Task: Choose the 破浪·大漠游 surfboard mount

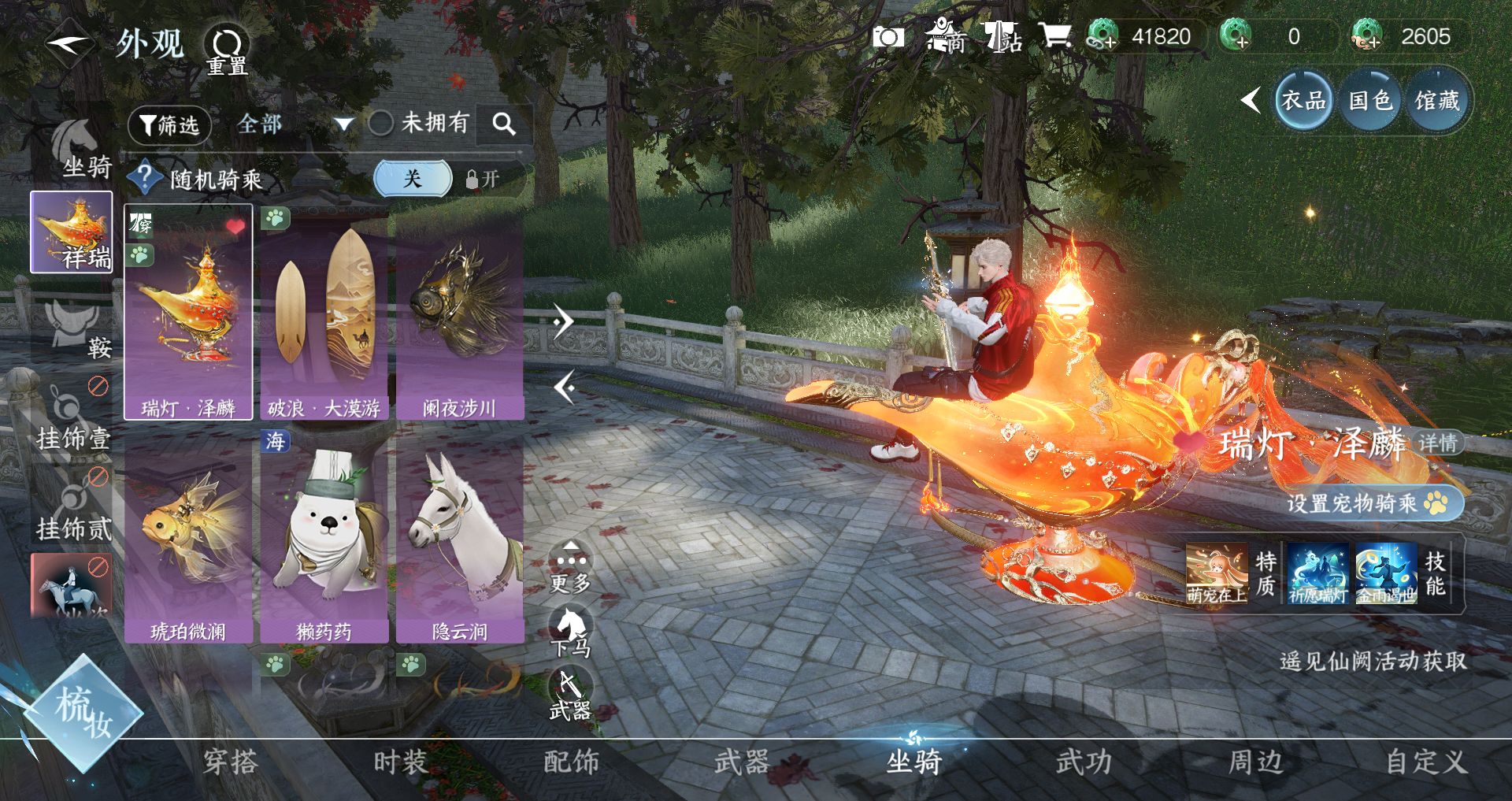Action: point(324,312)
